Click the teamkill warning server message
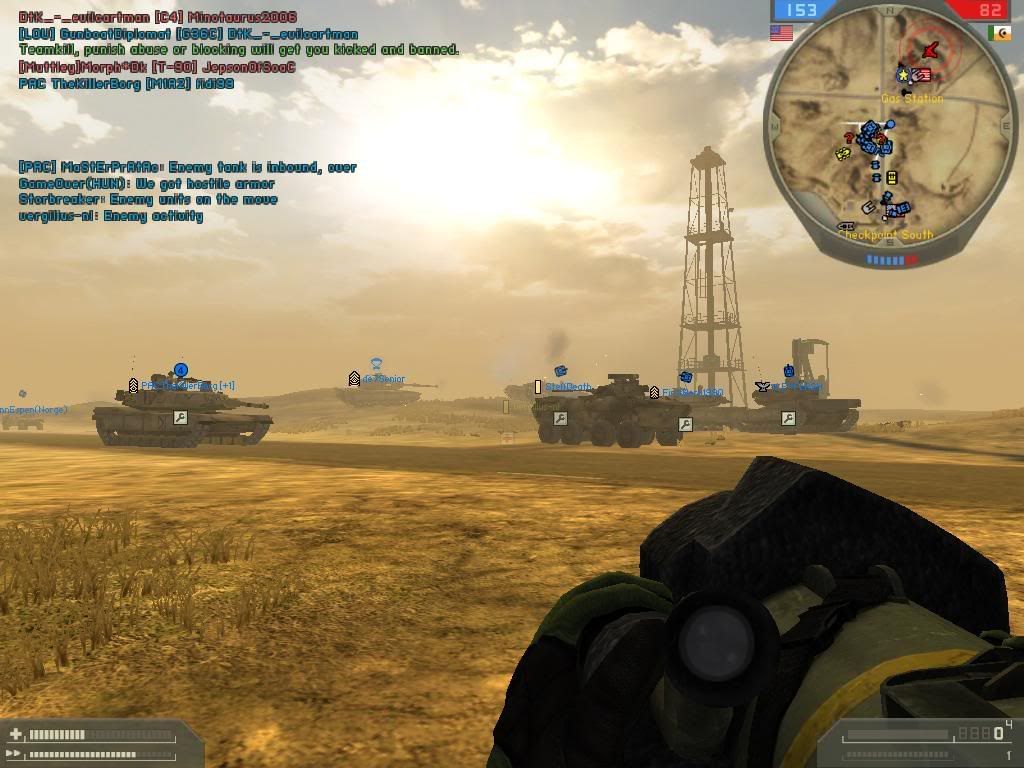 (x=239, y=49)
